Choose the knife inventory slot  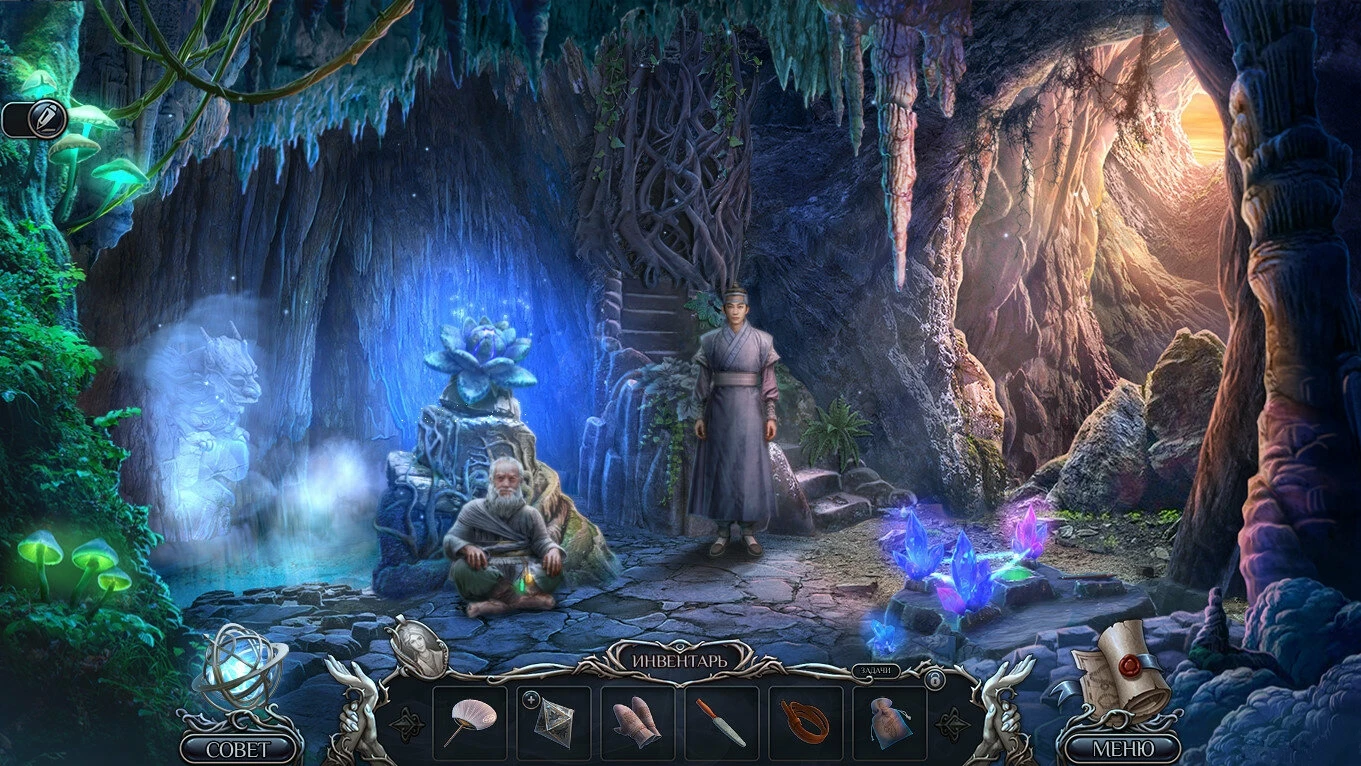(x=721, y=723)
